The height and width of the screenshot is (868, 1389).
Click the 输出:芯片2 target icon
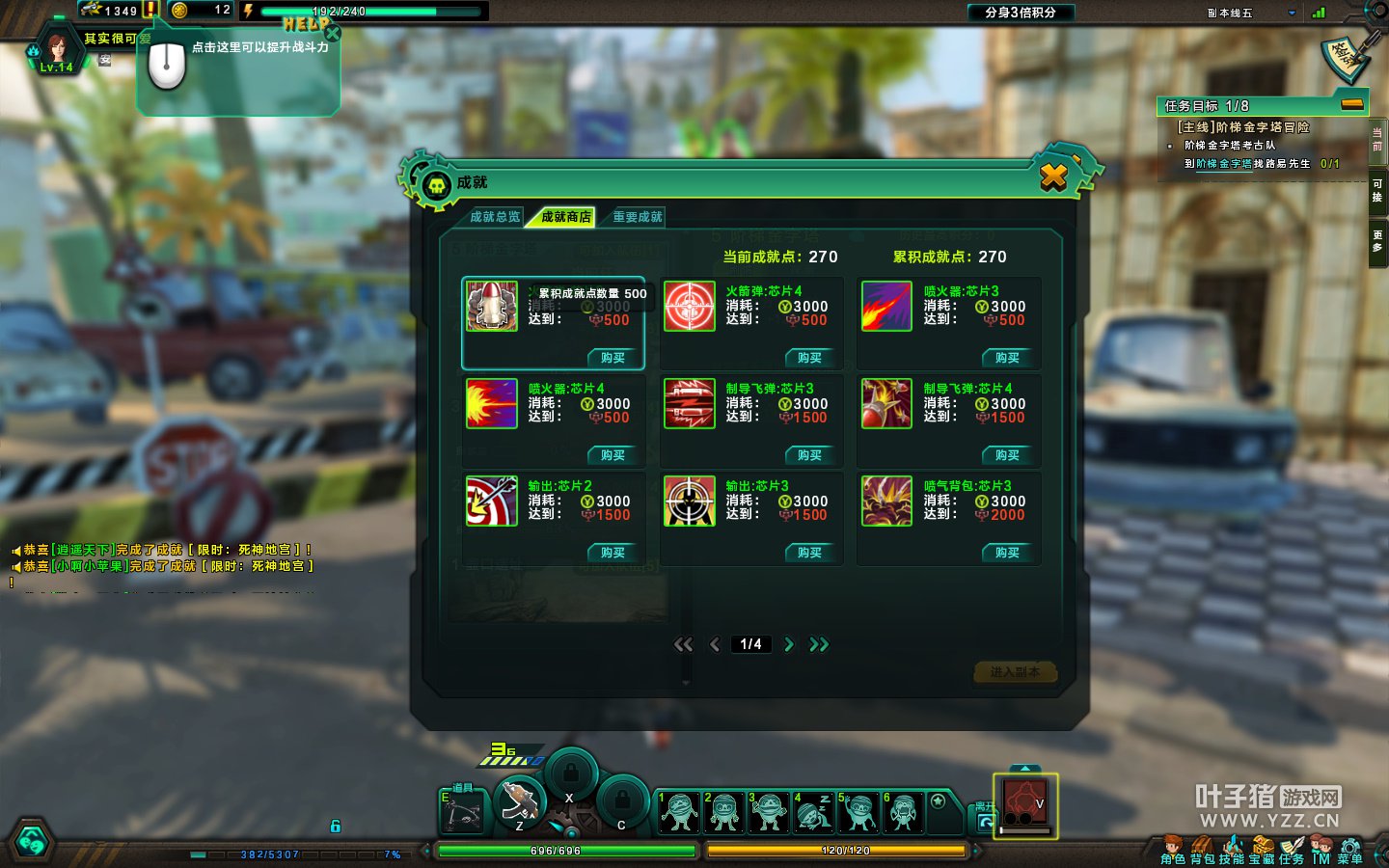click(492, 501)
